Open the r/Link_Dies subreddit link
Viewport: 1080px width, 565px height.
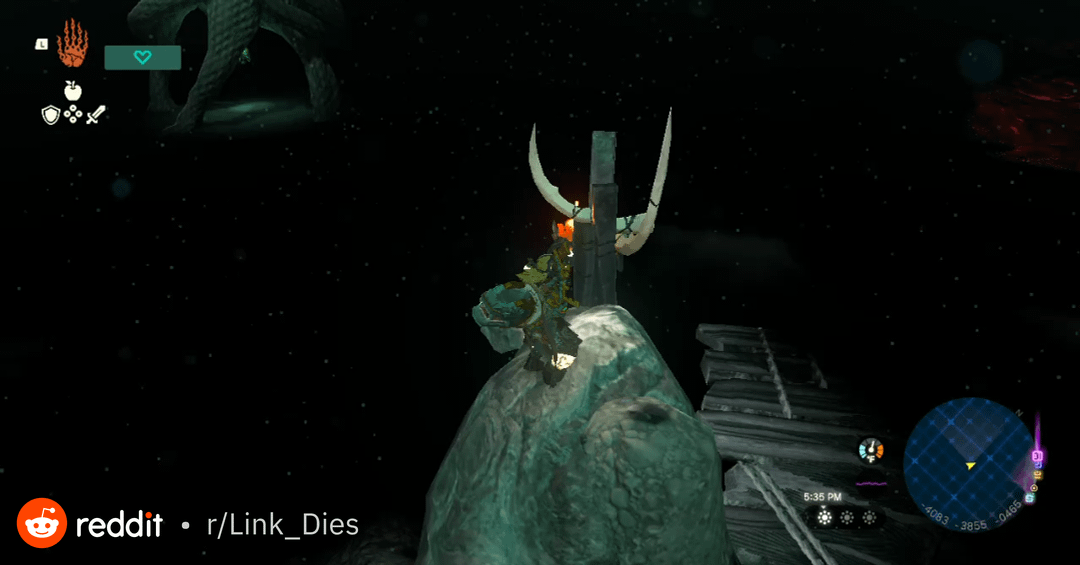[282, 524]
